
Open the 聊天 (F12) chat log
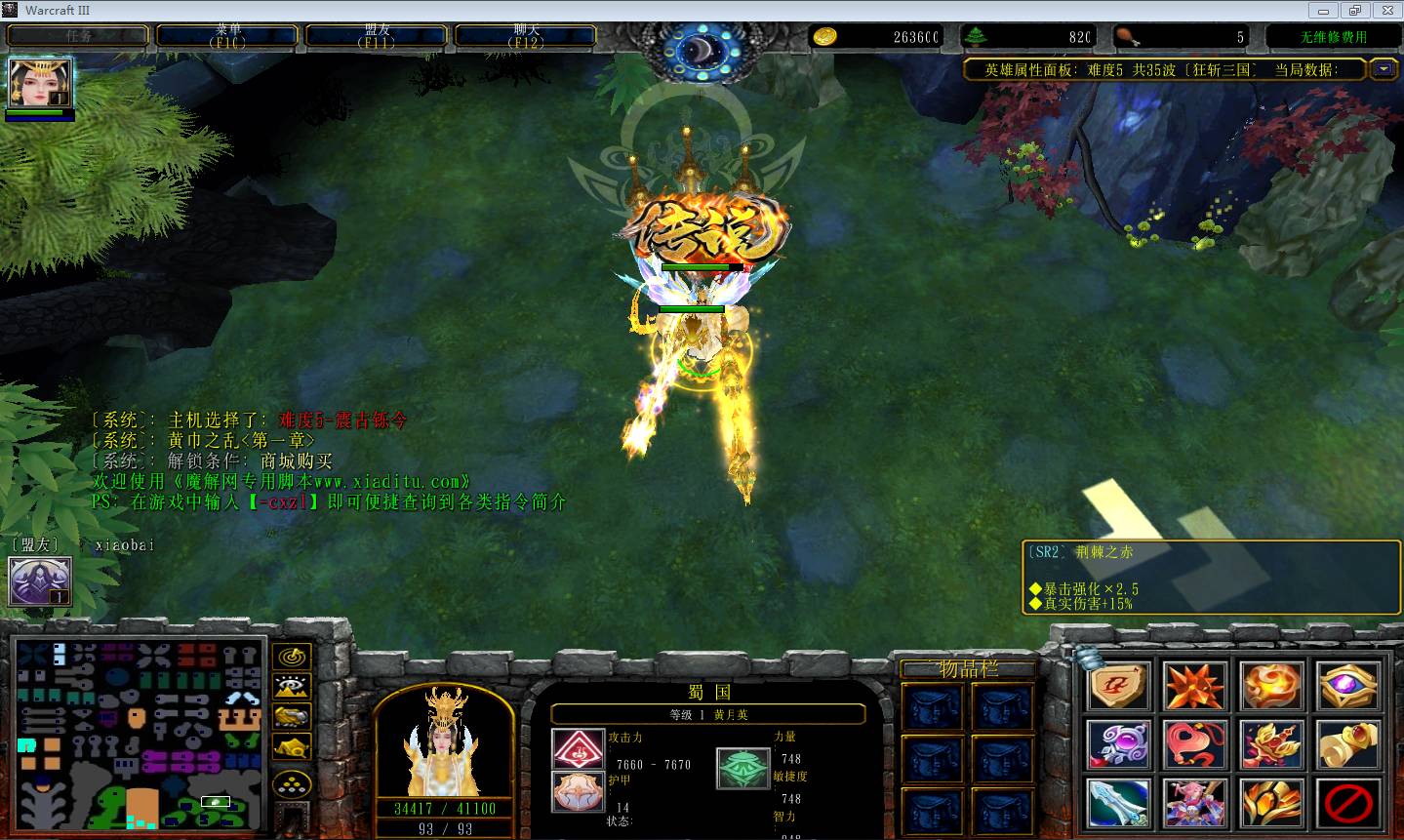[526, 36]
